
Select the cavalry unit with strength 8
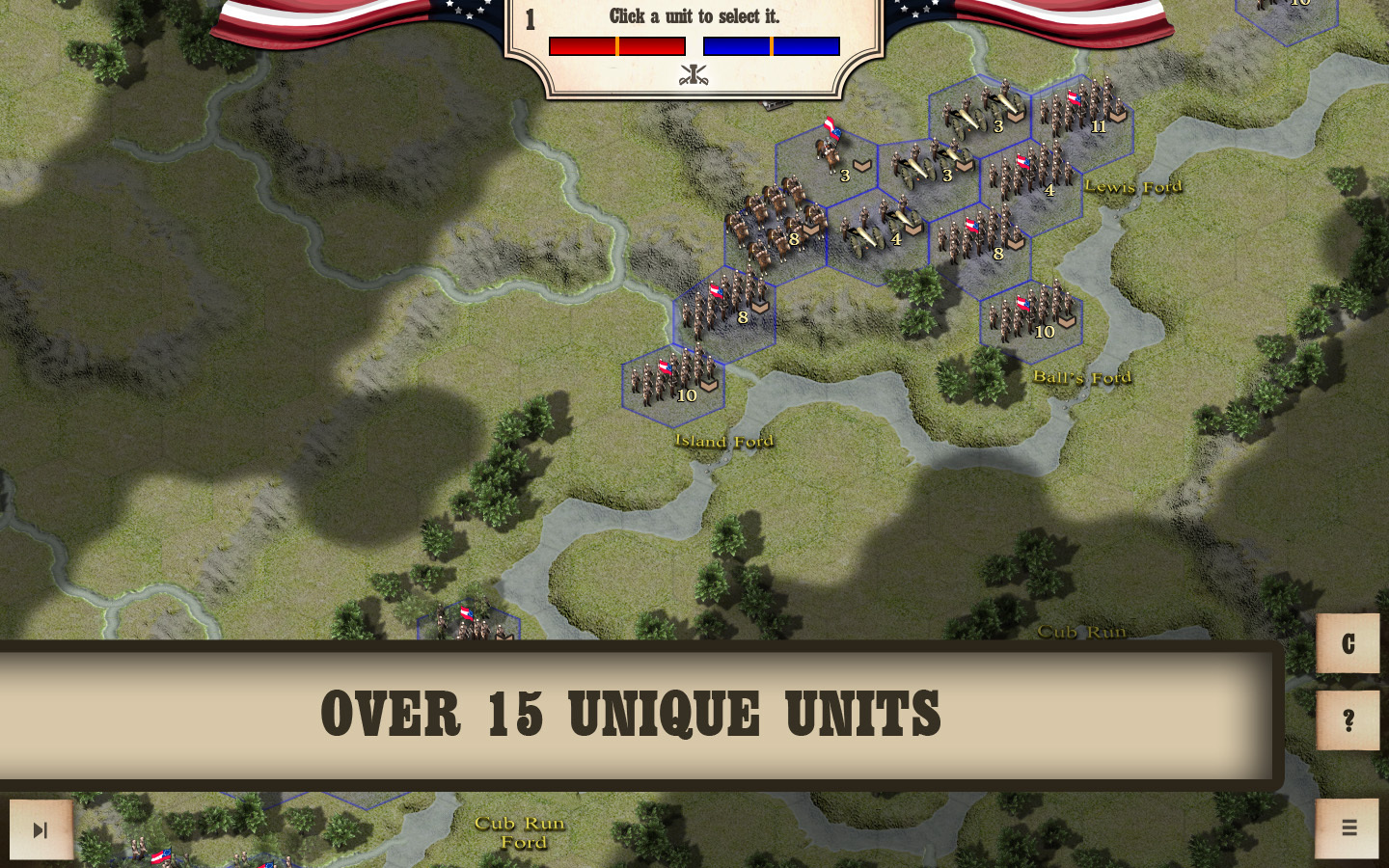click(775, 228)
